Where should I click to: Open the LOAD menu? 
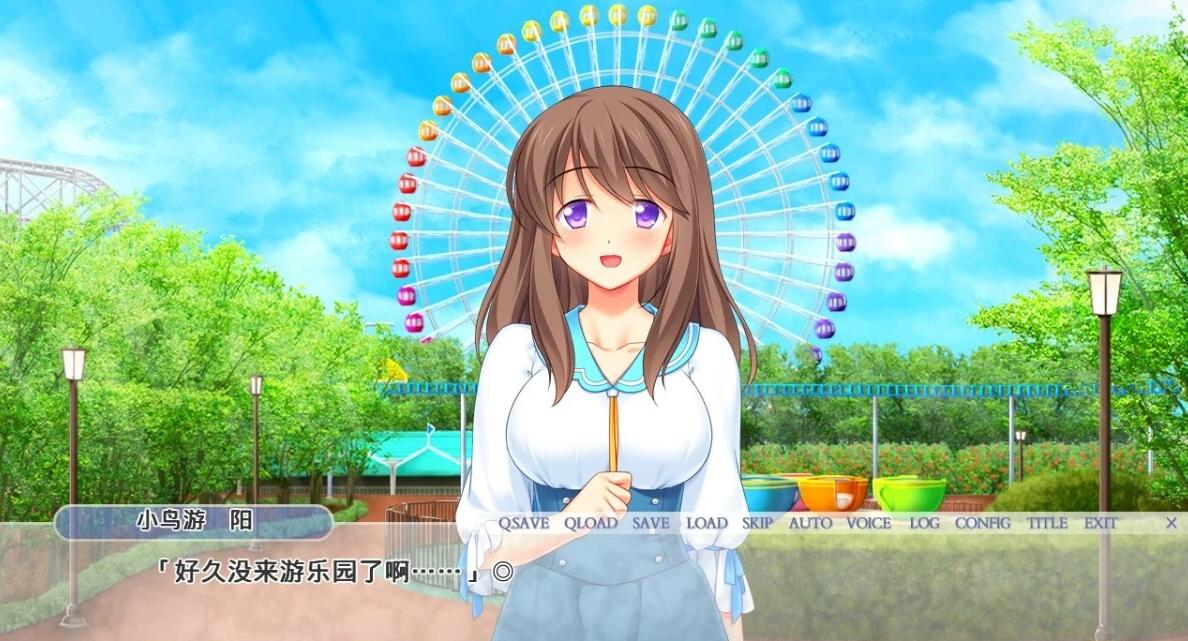[x=706, y=523]
